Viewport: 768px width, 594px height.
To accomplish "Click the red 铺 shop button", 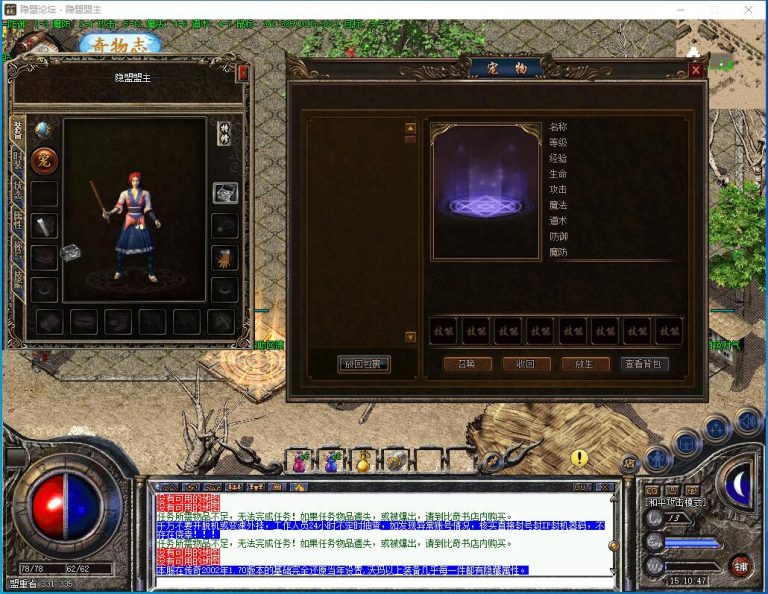I will coord(739,565).
